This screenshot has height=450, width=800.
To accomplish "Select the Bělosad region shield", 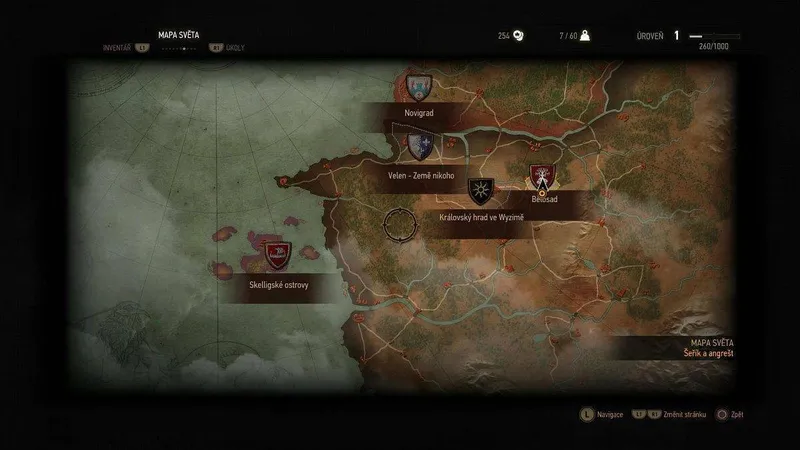I will pyautogui.click(x=543, y=178).
